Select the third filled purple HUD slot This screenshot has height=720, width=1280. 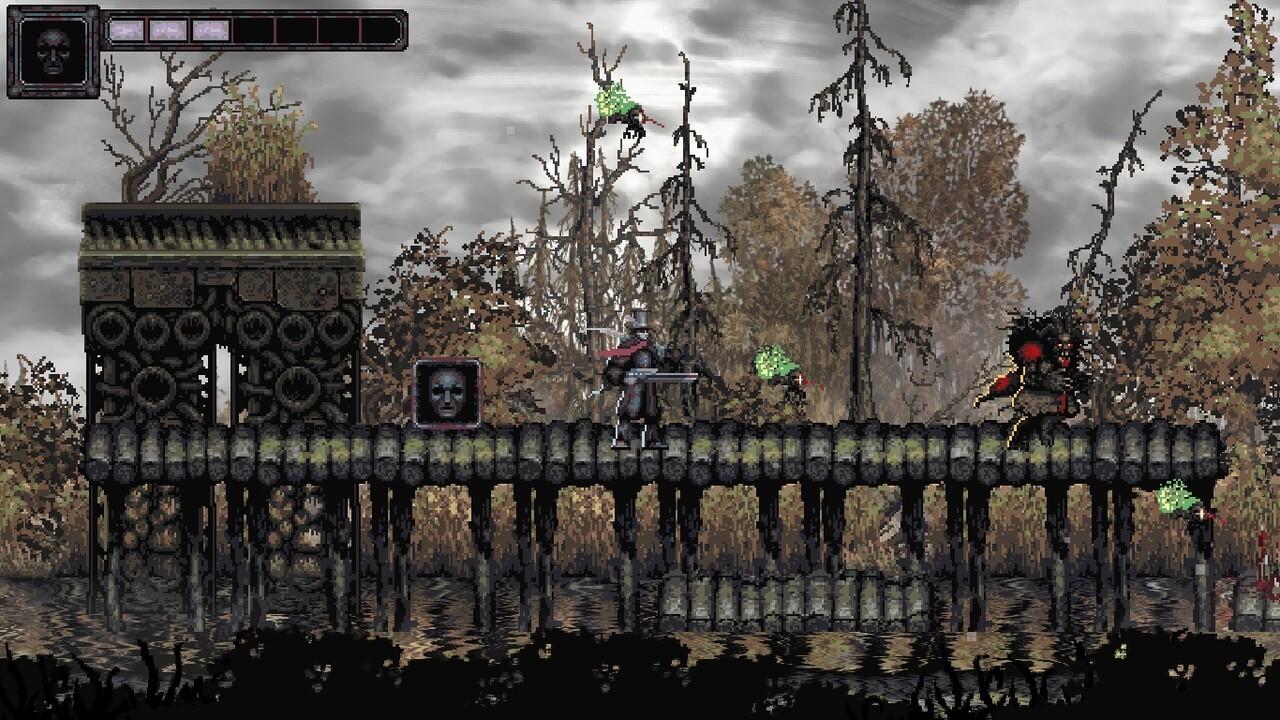tap(211, 29)
